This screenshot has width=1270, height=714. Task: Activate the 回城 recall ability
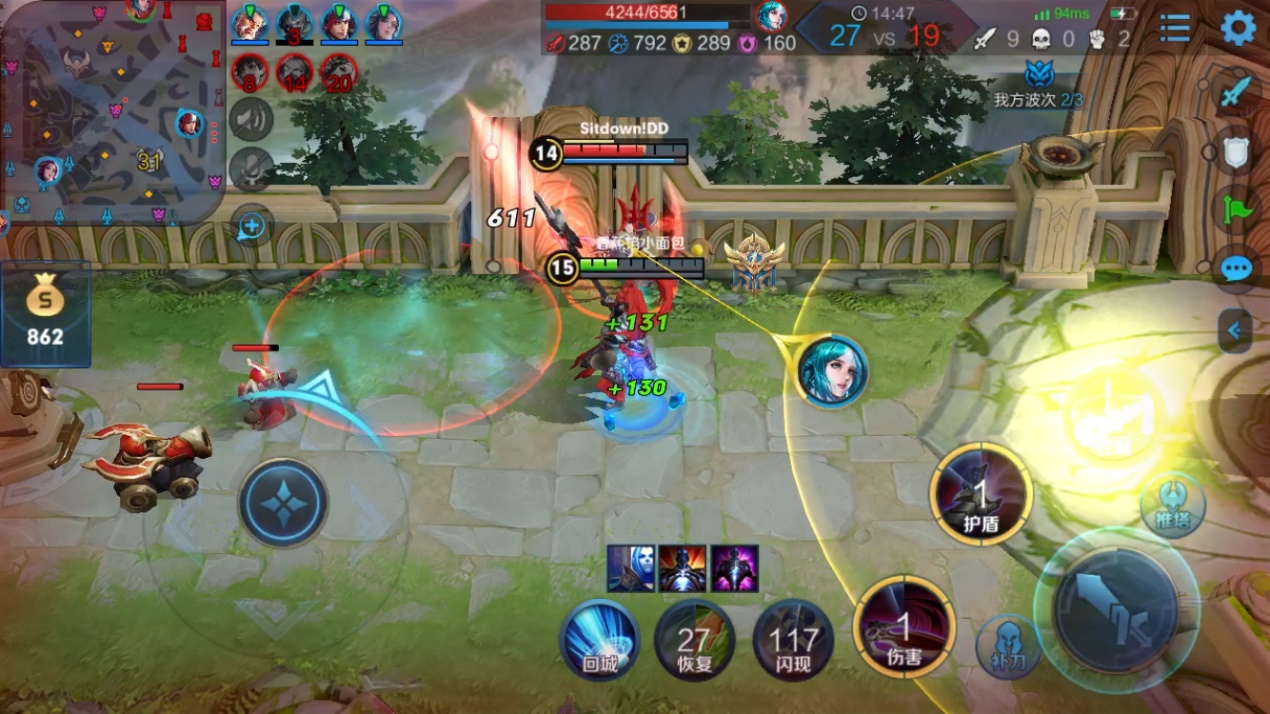pyautogui.click(x=599, y=639)
